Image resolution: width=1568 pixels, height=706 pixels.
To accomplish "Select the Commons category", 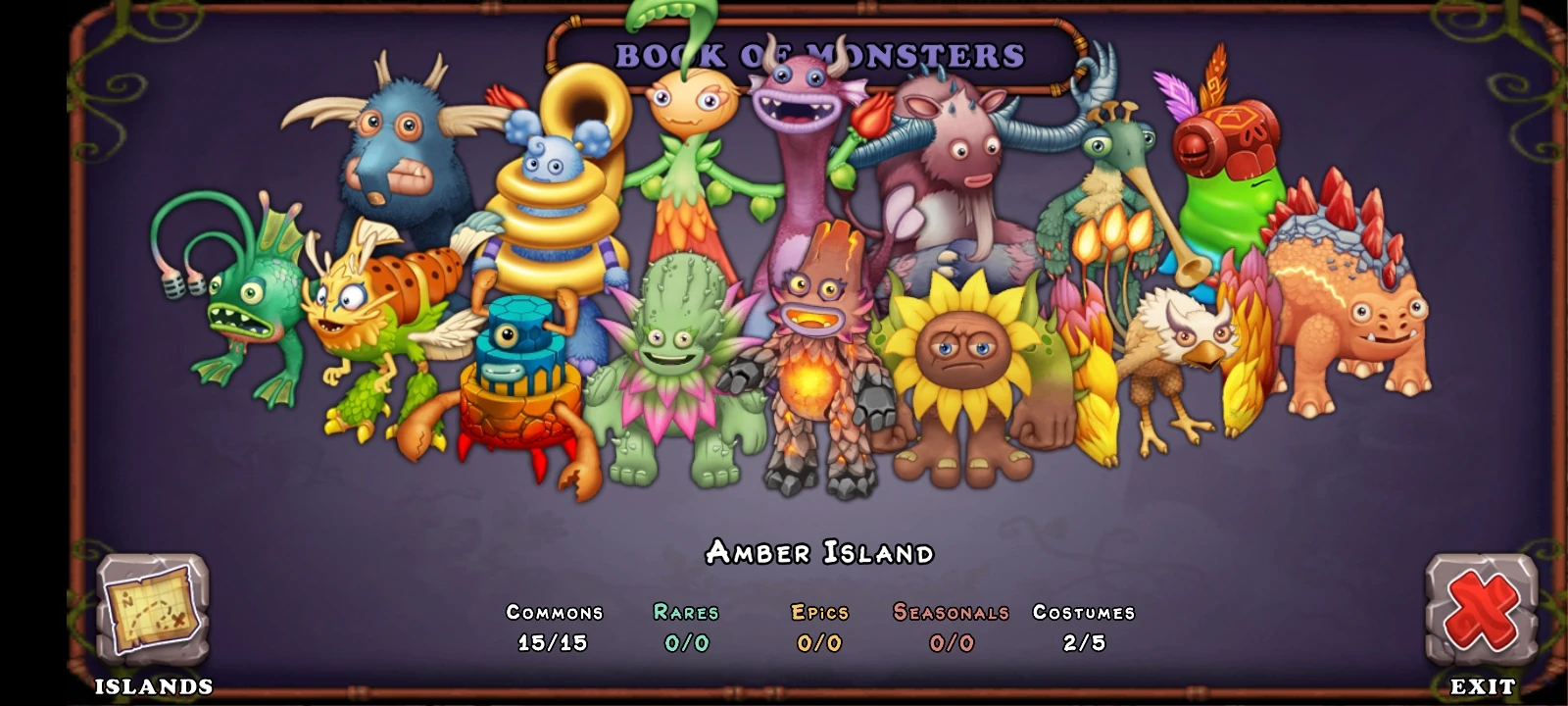I will coord(554,628).
